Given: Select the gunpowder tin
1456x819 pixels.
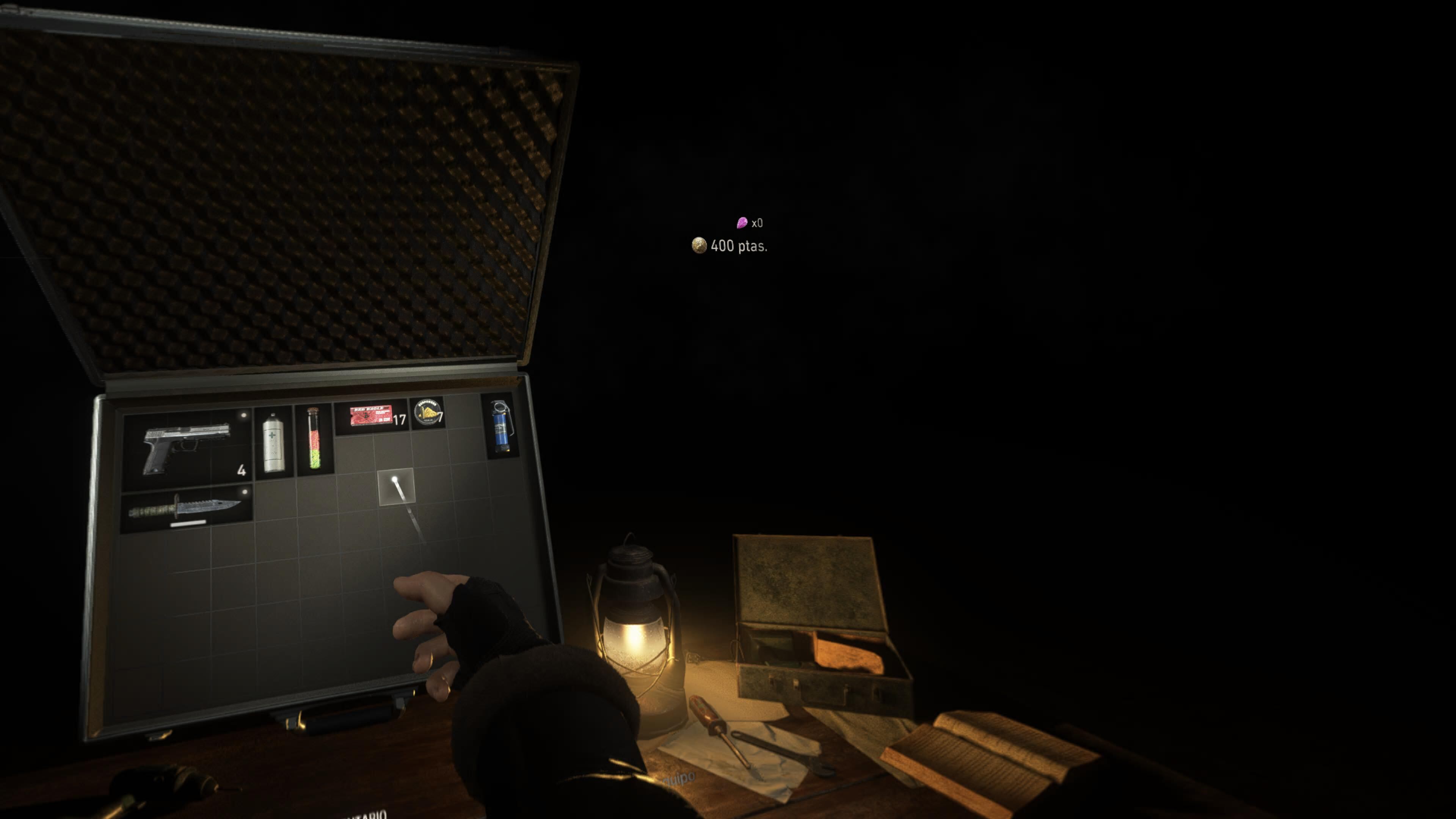Looking at the screenshot, I should 428,413.
